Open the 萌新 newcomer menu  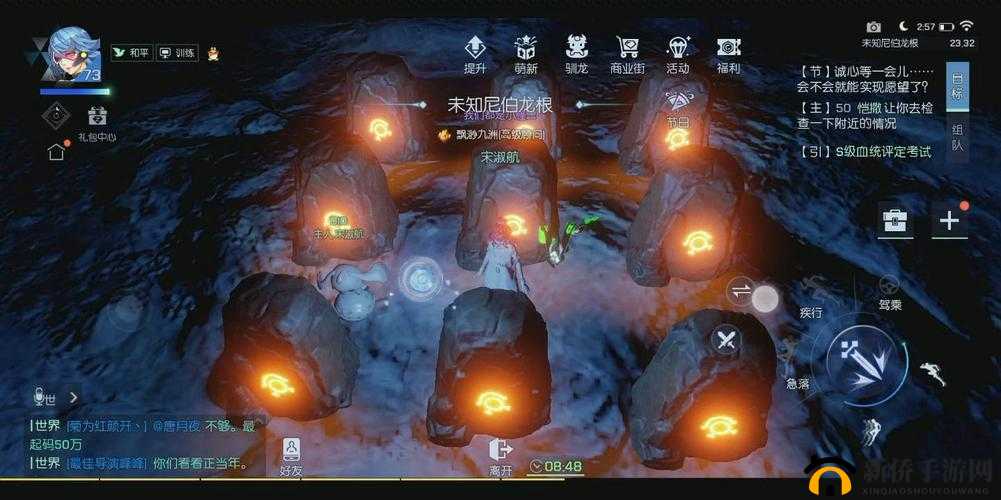[526, 54]
